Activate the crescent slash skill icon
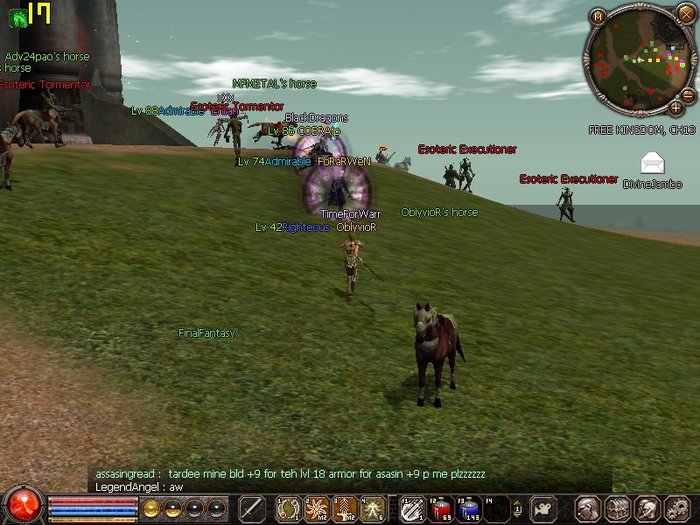This screenshot has width=700, height=525. (x=290, y=509)
